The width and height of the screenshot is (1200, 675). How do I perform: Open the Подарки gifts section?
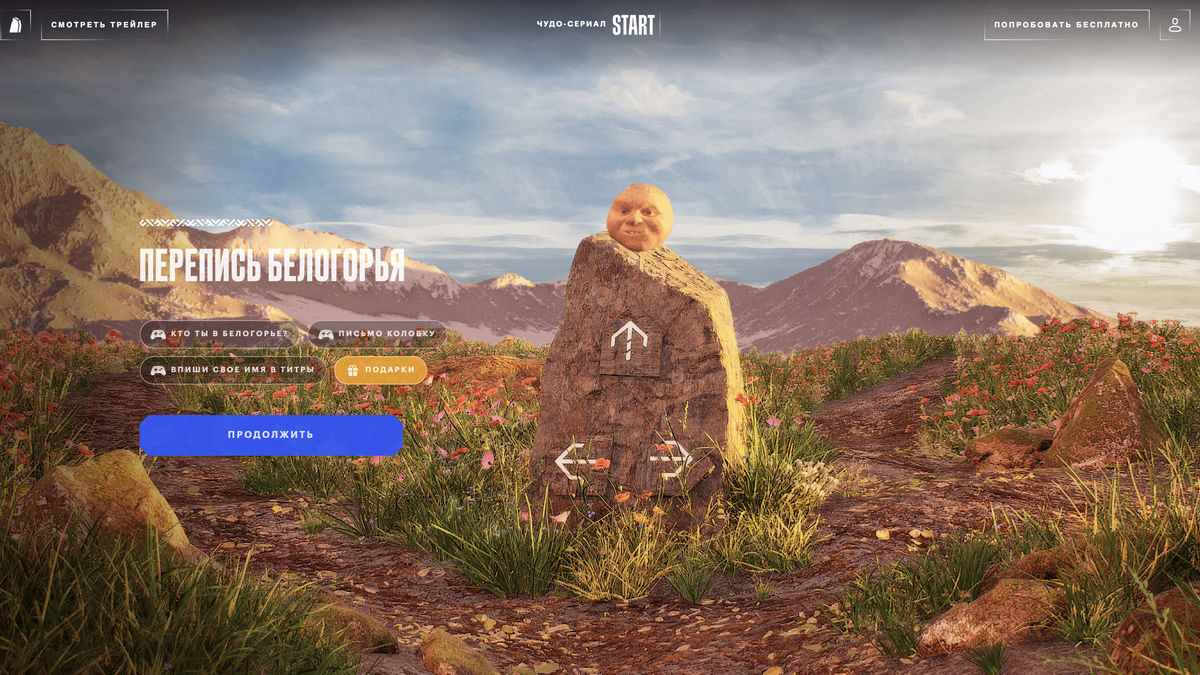pyautogui.click(x=380, y=370)
